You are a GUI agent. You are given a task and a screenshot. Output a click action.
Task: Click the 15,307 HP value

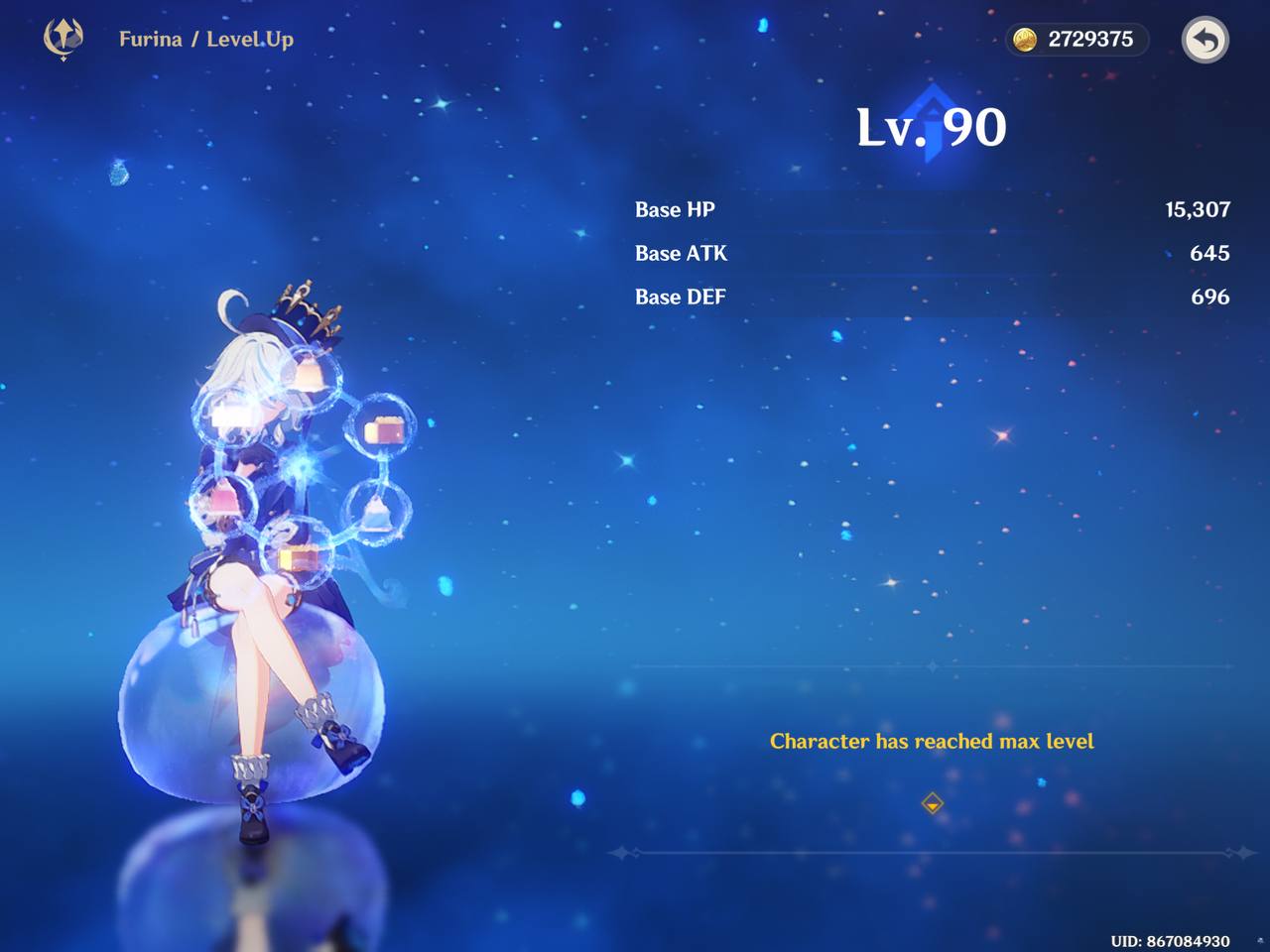1197,209
